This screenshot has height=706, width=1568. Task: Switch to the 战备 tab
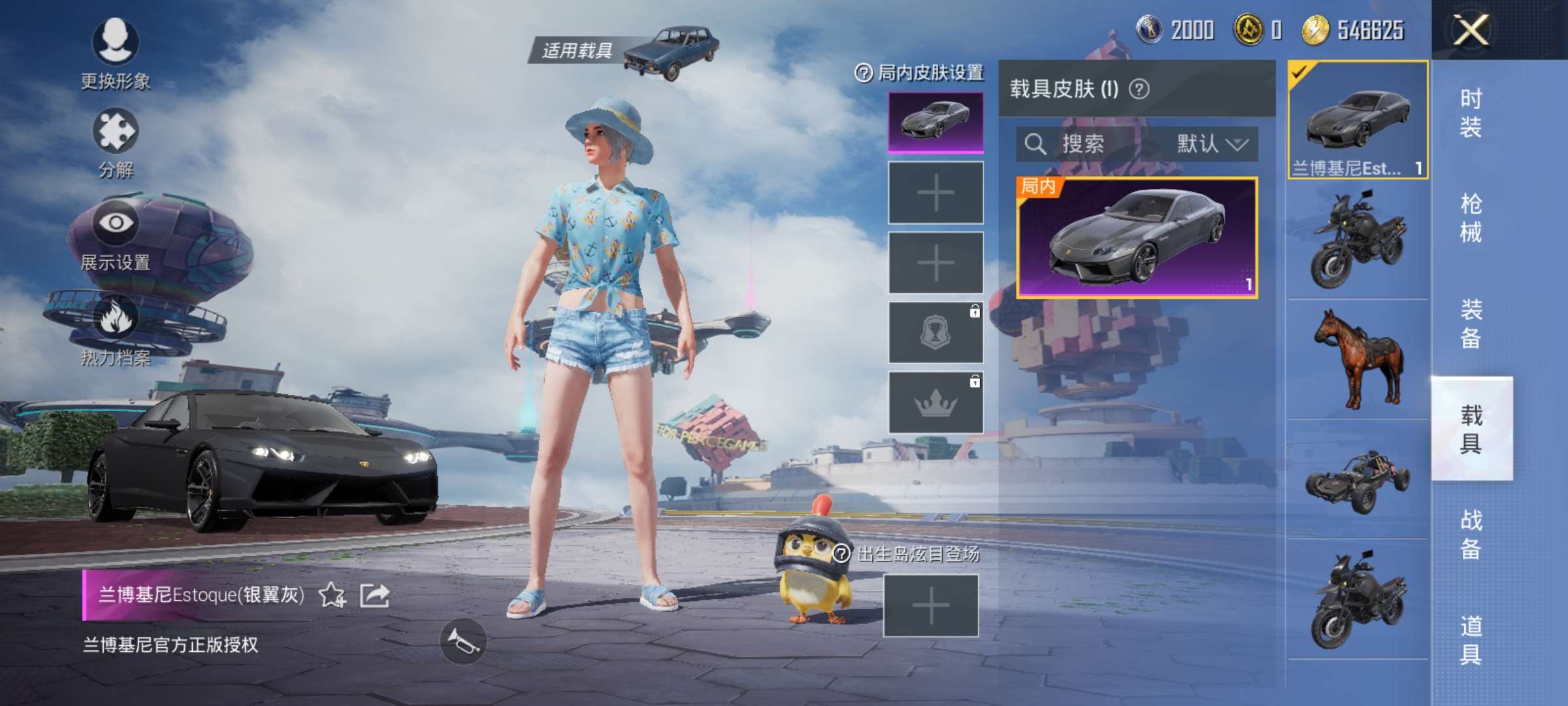[x=1471, y=534]
